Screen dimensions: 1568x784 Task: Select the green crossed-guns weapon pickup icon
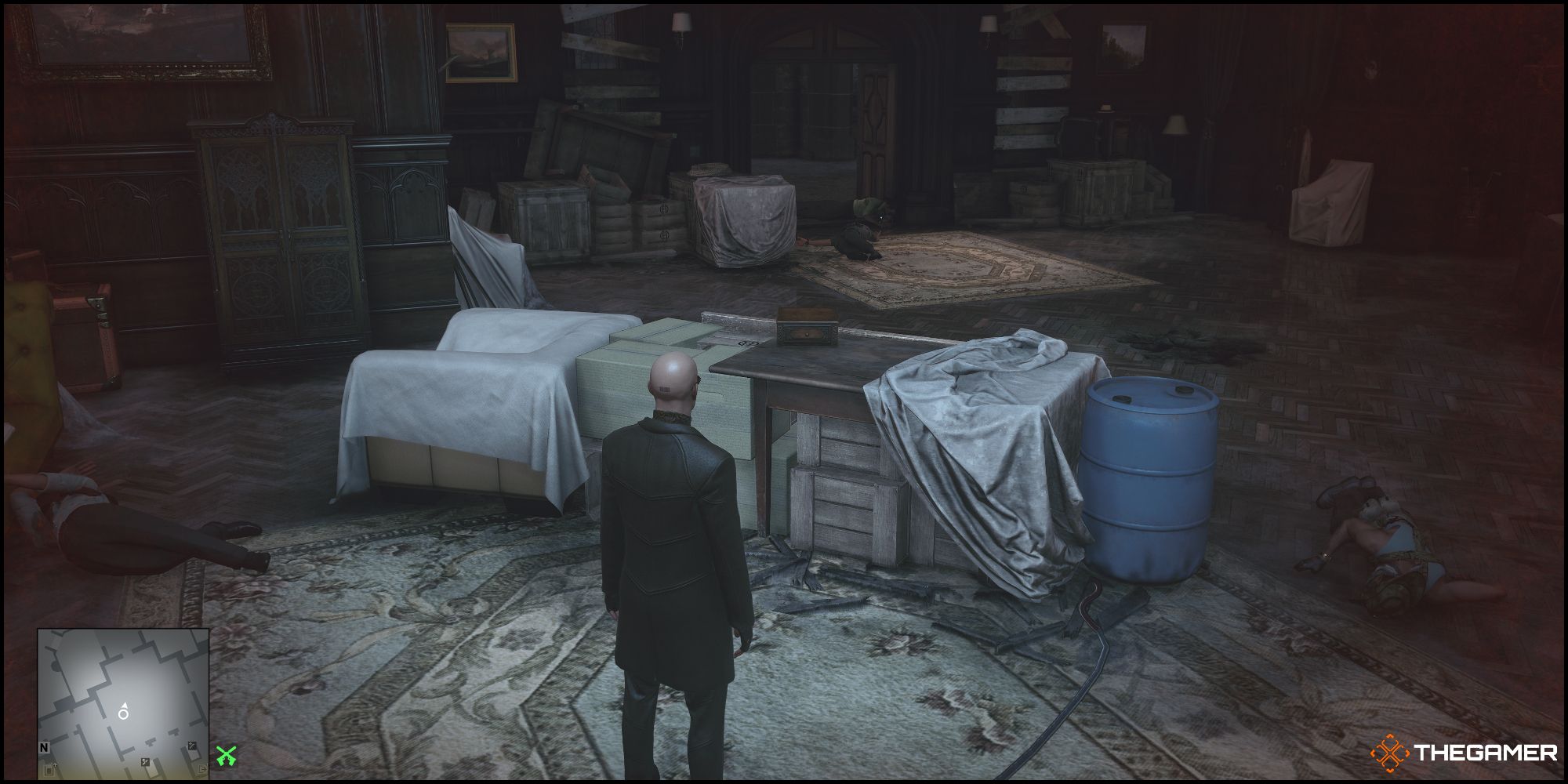tap(227, 756)
